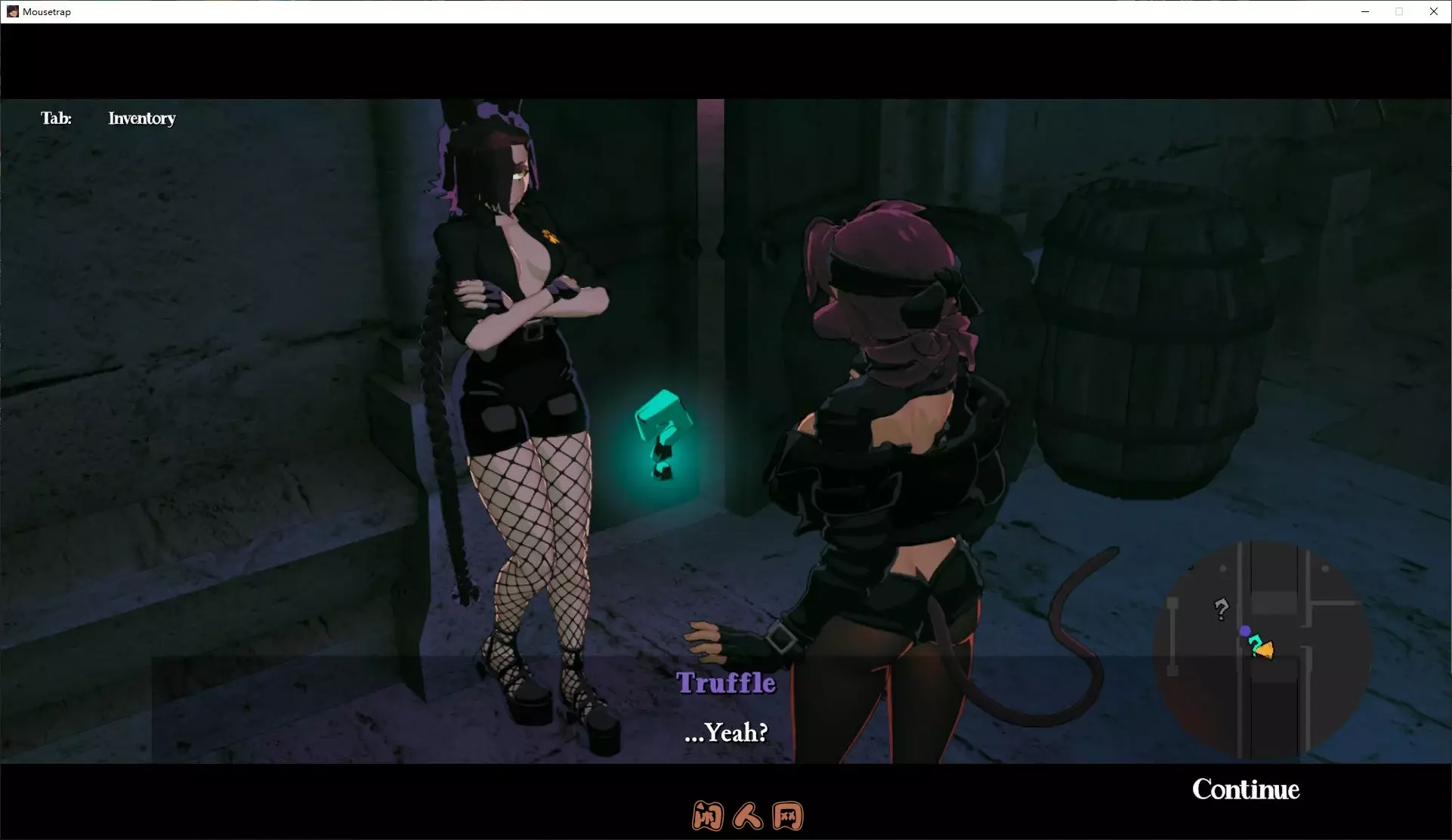
Task: Click the blue dot marker on the minimap
Action: pos(1245,630)
